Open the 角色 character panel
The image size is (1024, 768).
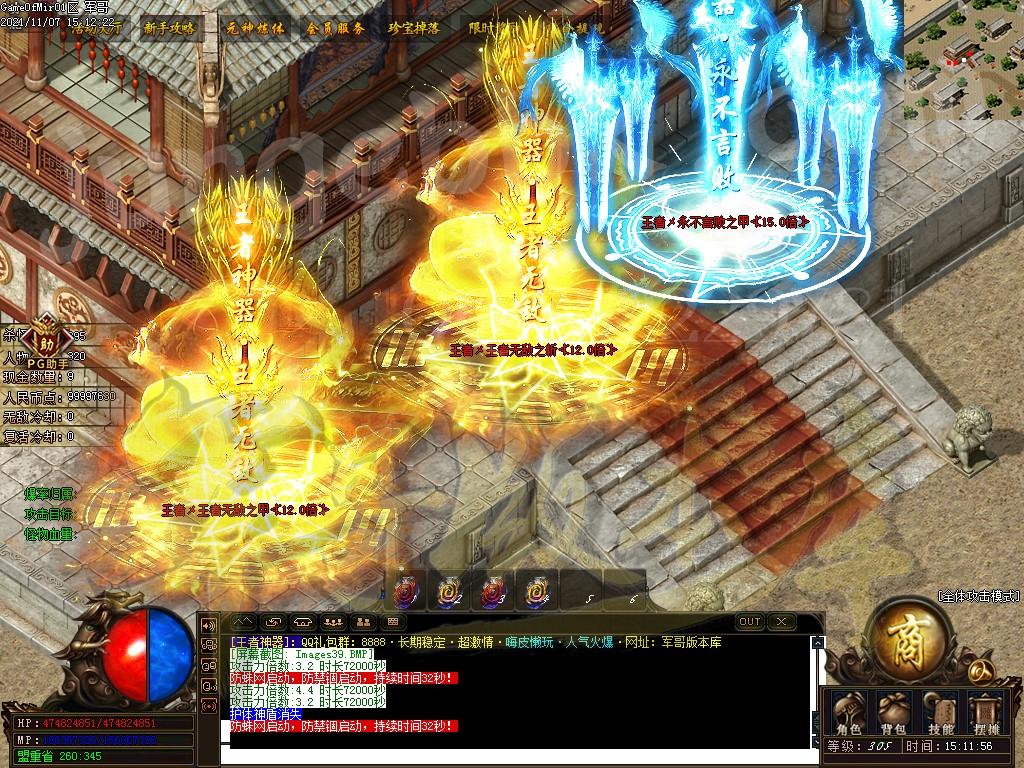coord(848,711)
